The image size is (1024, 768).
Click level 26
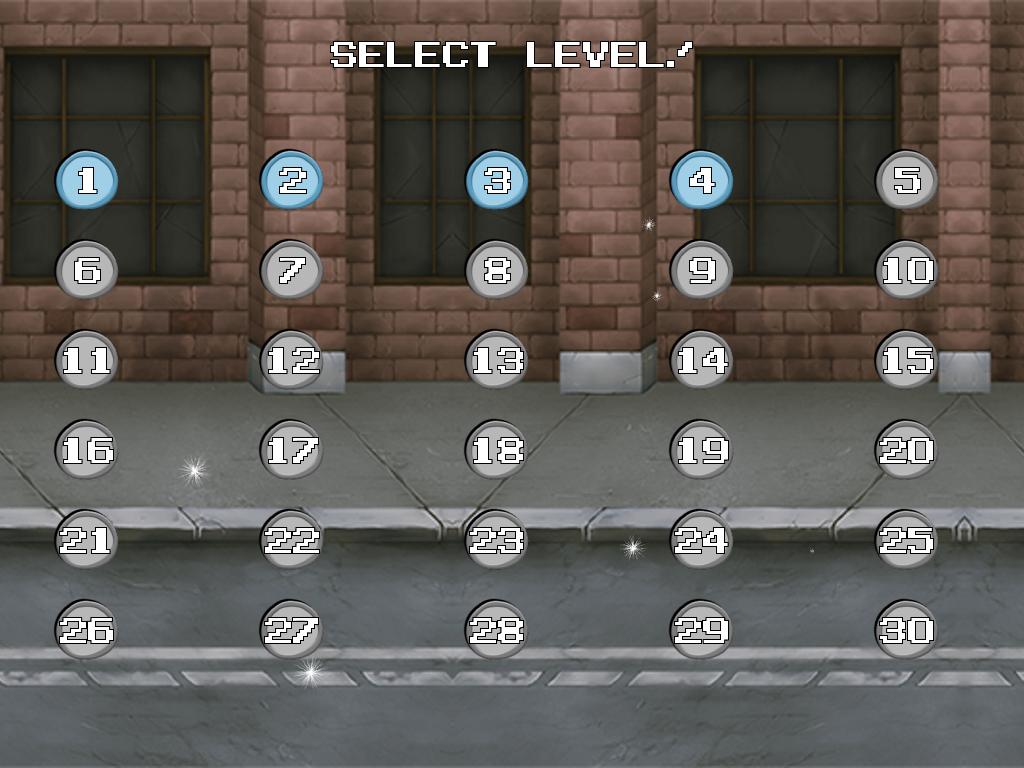(x=87, y=630)
